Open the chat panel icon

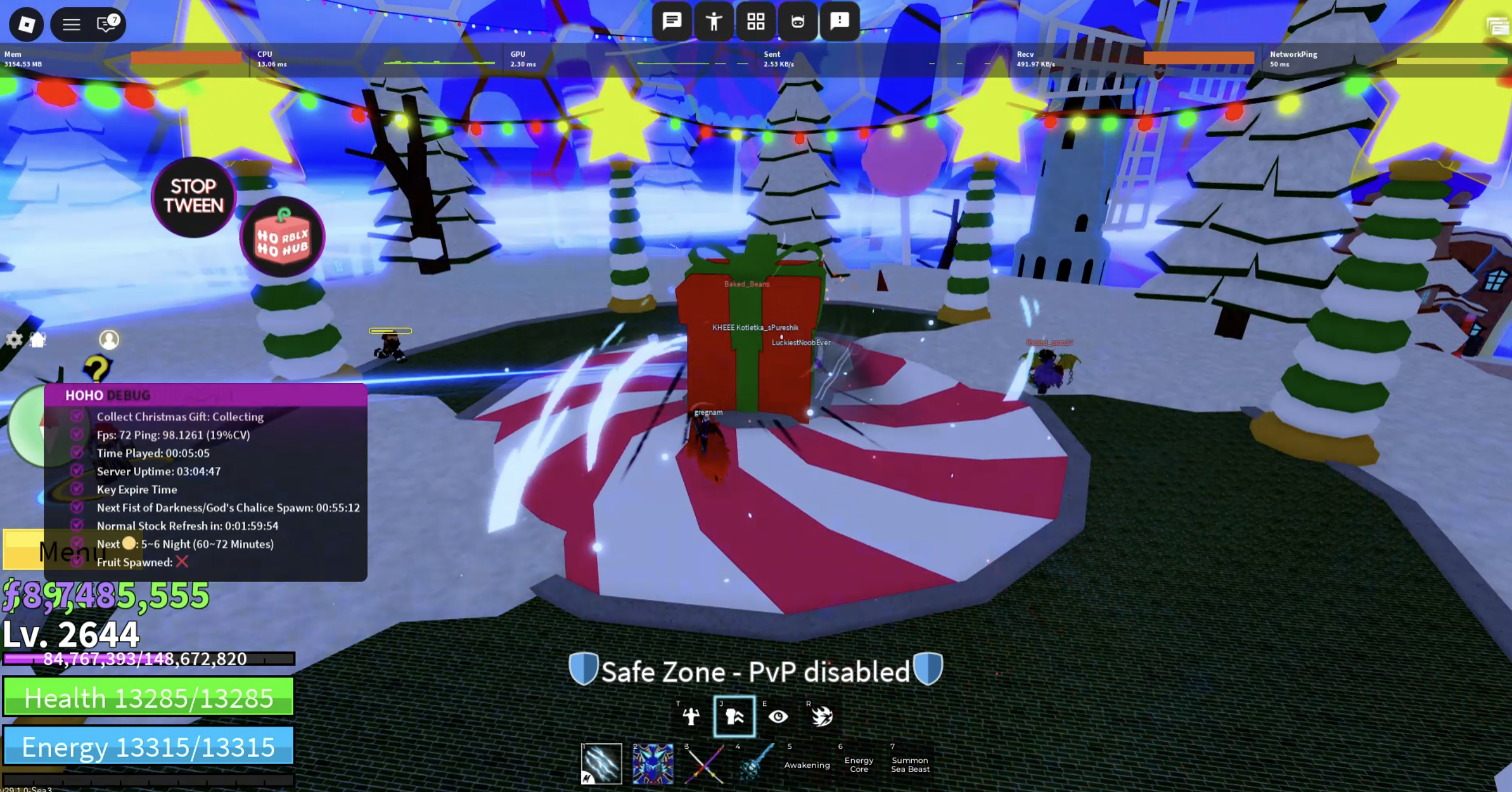pos(673,22)
